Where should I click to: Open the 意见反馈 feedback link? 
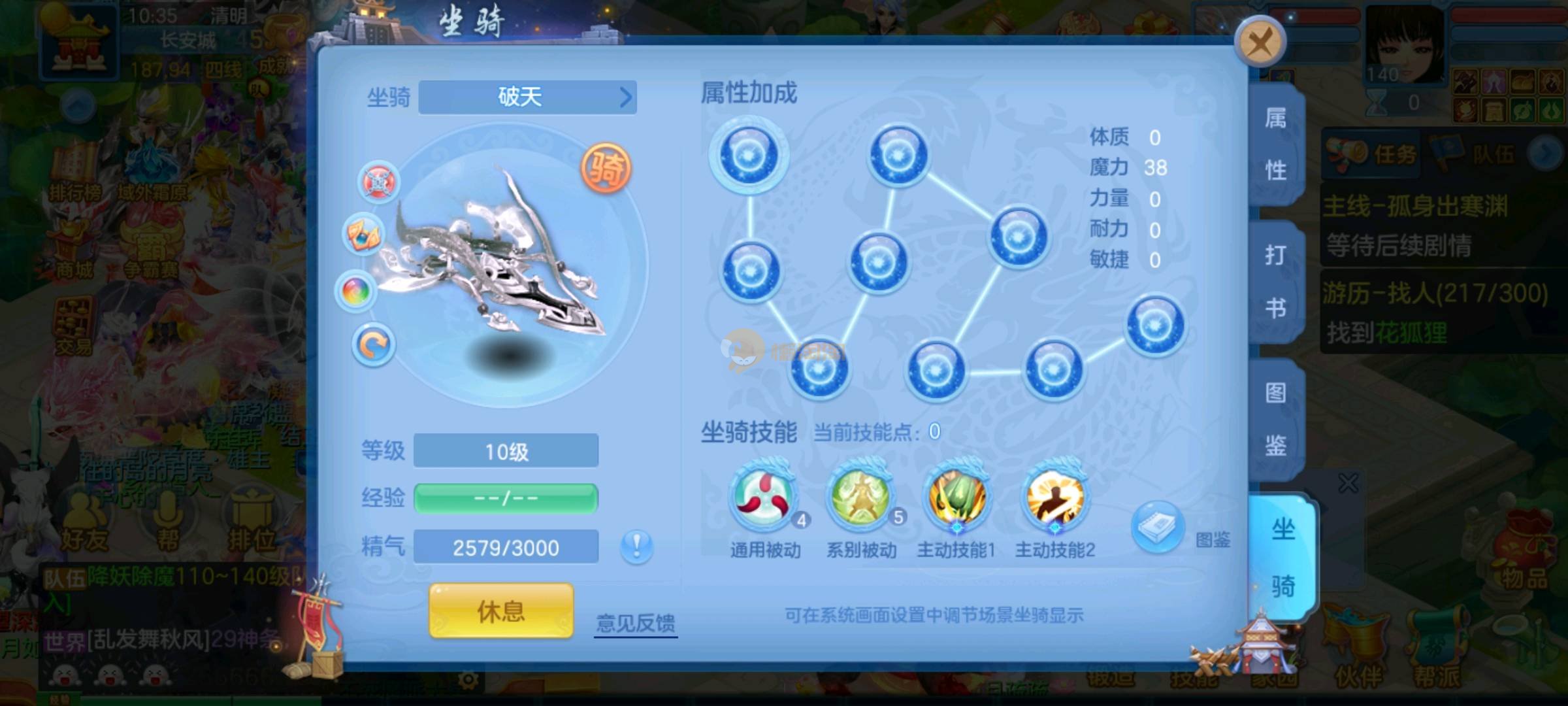635,622
